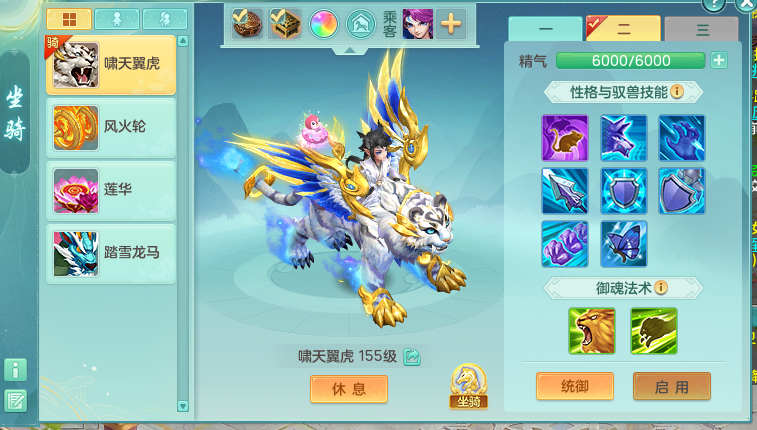Viewport: 757px width, 430px height.
Task: Select the bear claw 御魂法术 icon
Action: pyautogui.click(x=654, y=331)
